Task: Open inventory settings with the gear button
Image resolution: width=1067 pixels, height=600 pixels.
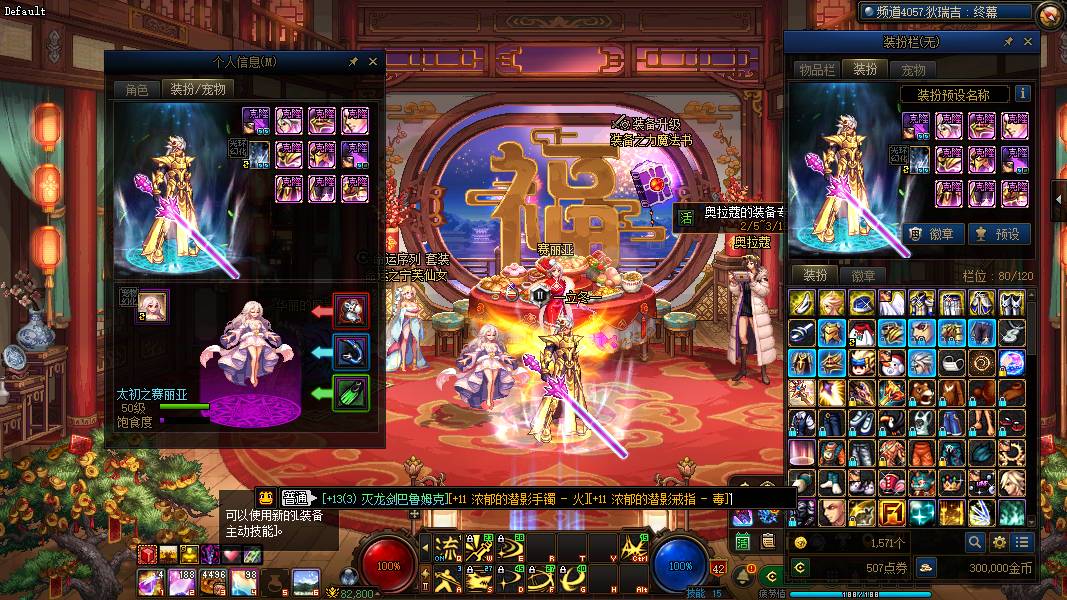Action: 998,542
